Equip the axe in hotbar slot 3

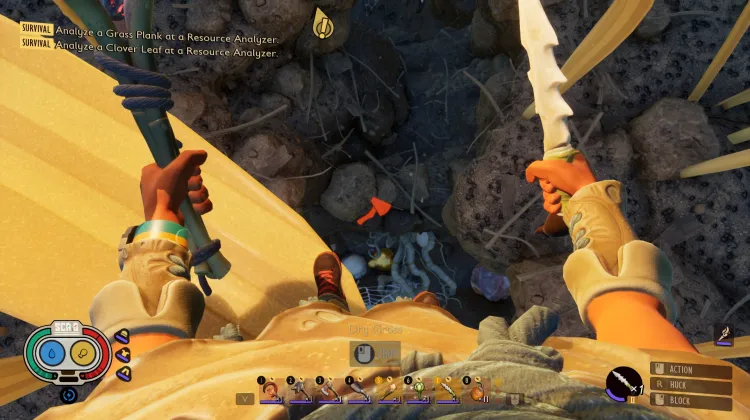coord(329,389)
